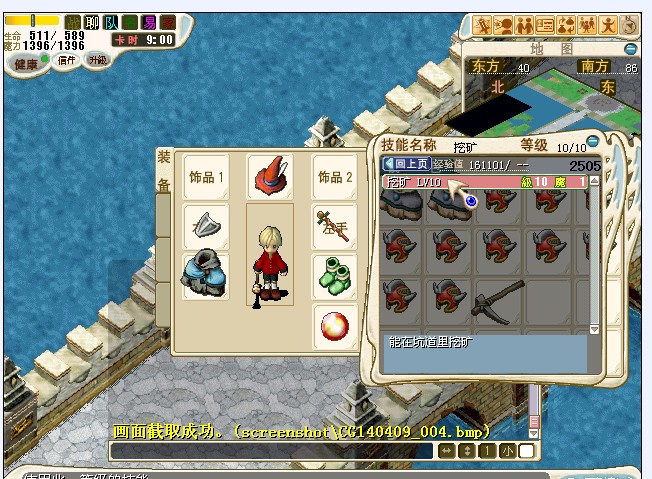The width and height of the screenshot is (652, 479).
Task: Focus the chat input box
Action: 272,451
